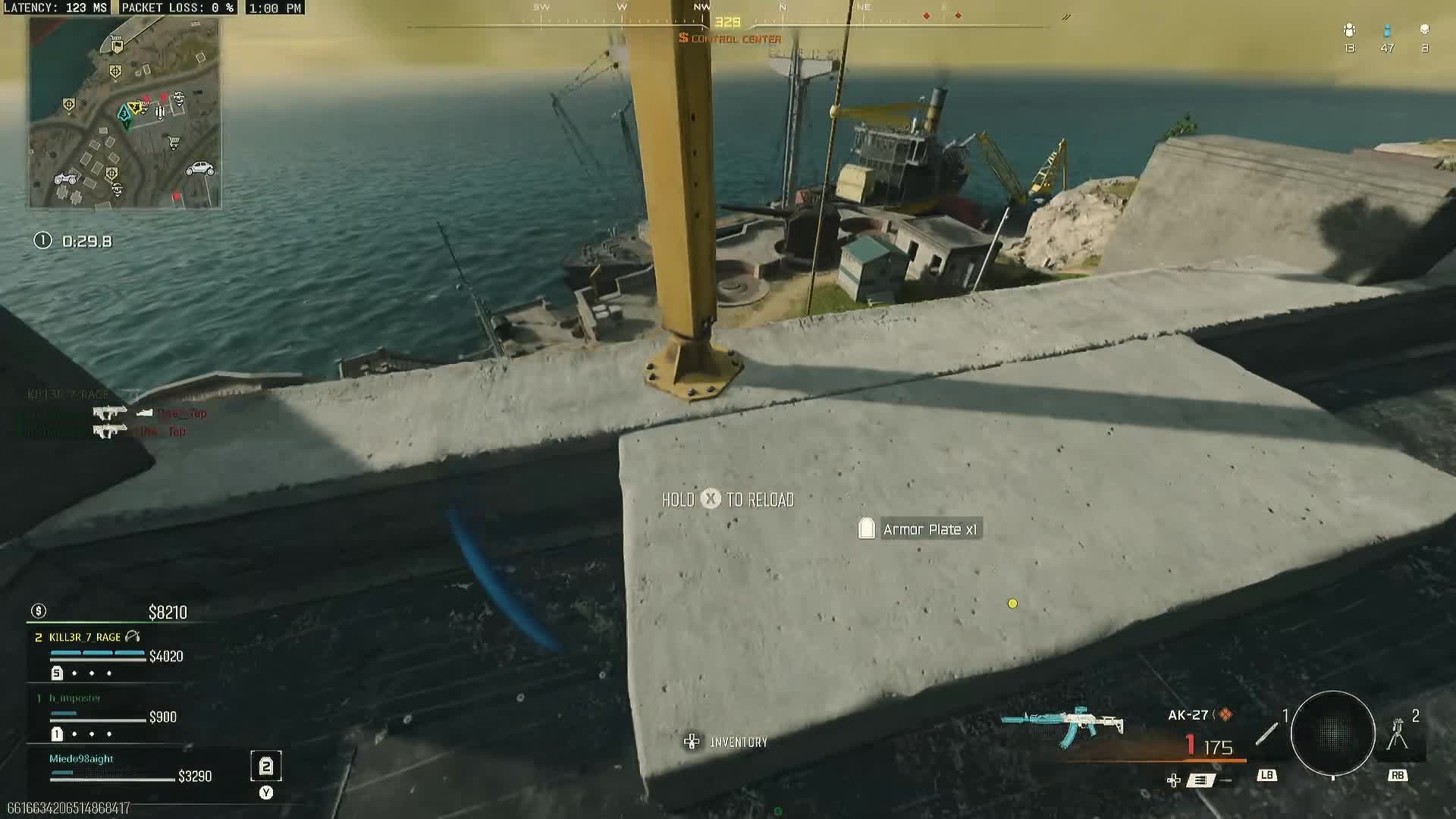Choose the tactical equipment tripod icon
The width and height of the screenshot is (1456, 819).
click(1398, 734)
